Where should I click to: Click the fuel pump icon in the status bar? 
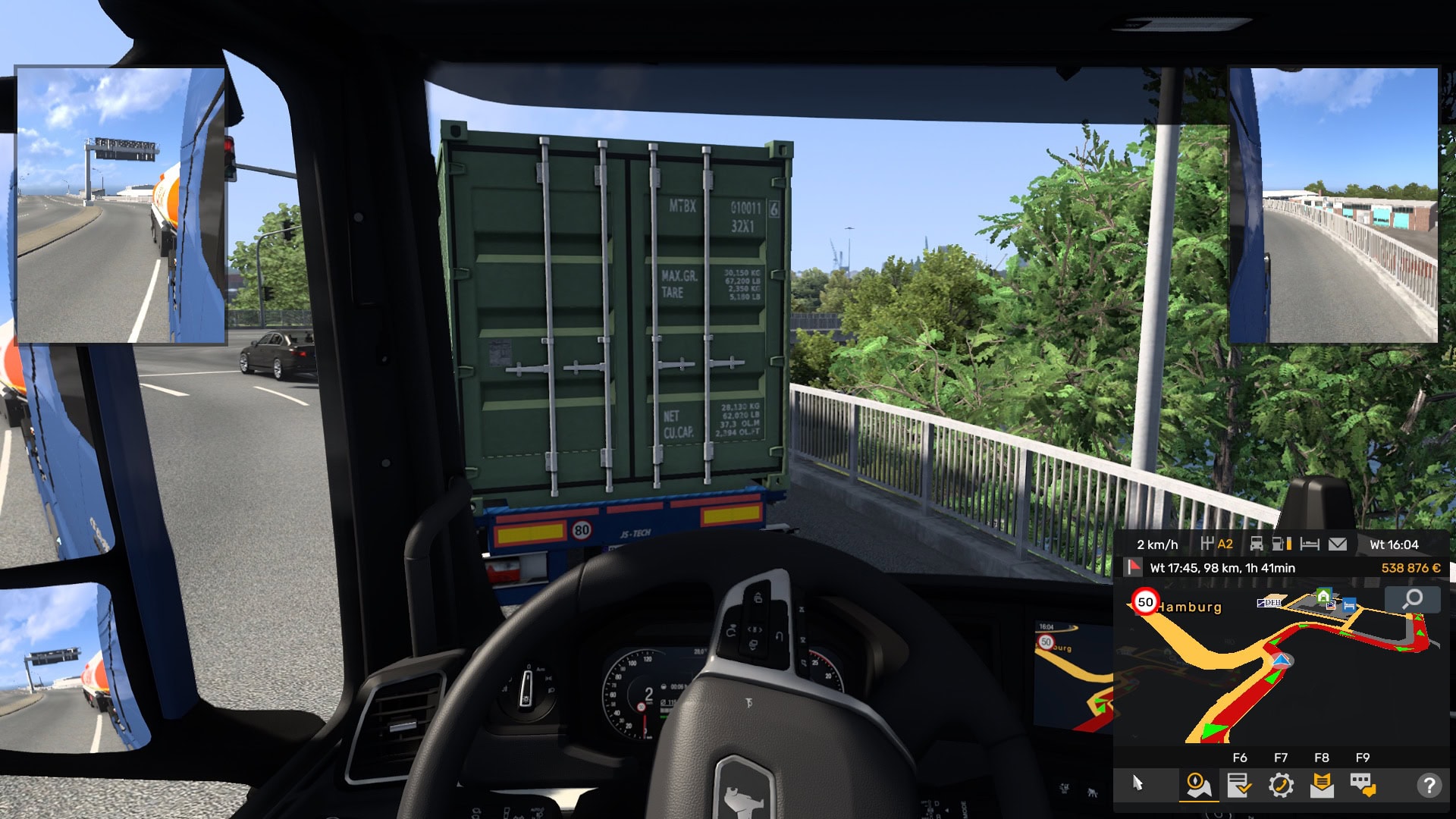point(1278,543)
